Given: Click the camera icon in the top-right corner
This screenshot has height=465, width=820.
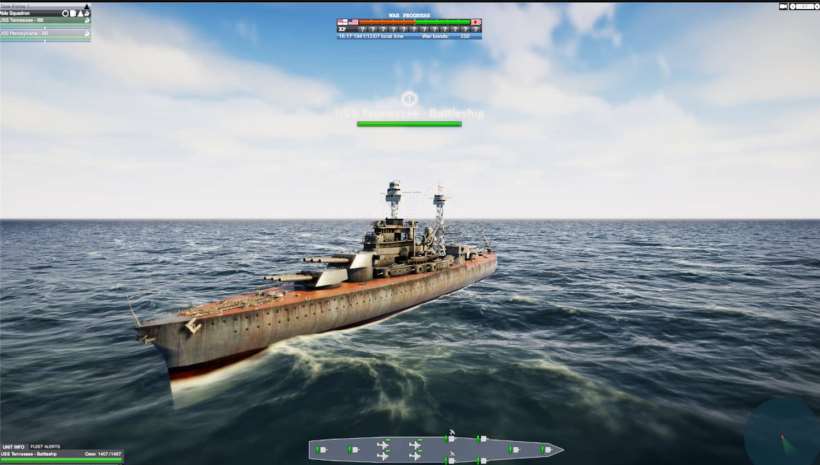Looking at the screenshot, I should (x=784, y=6).
